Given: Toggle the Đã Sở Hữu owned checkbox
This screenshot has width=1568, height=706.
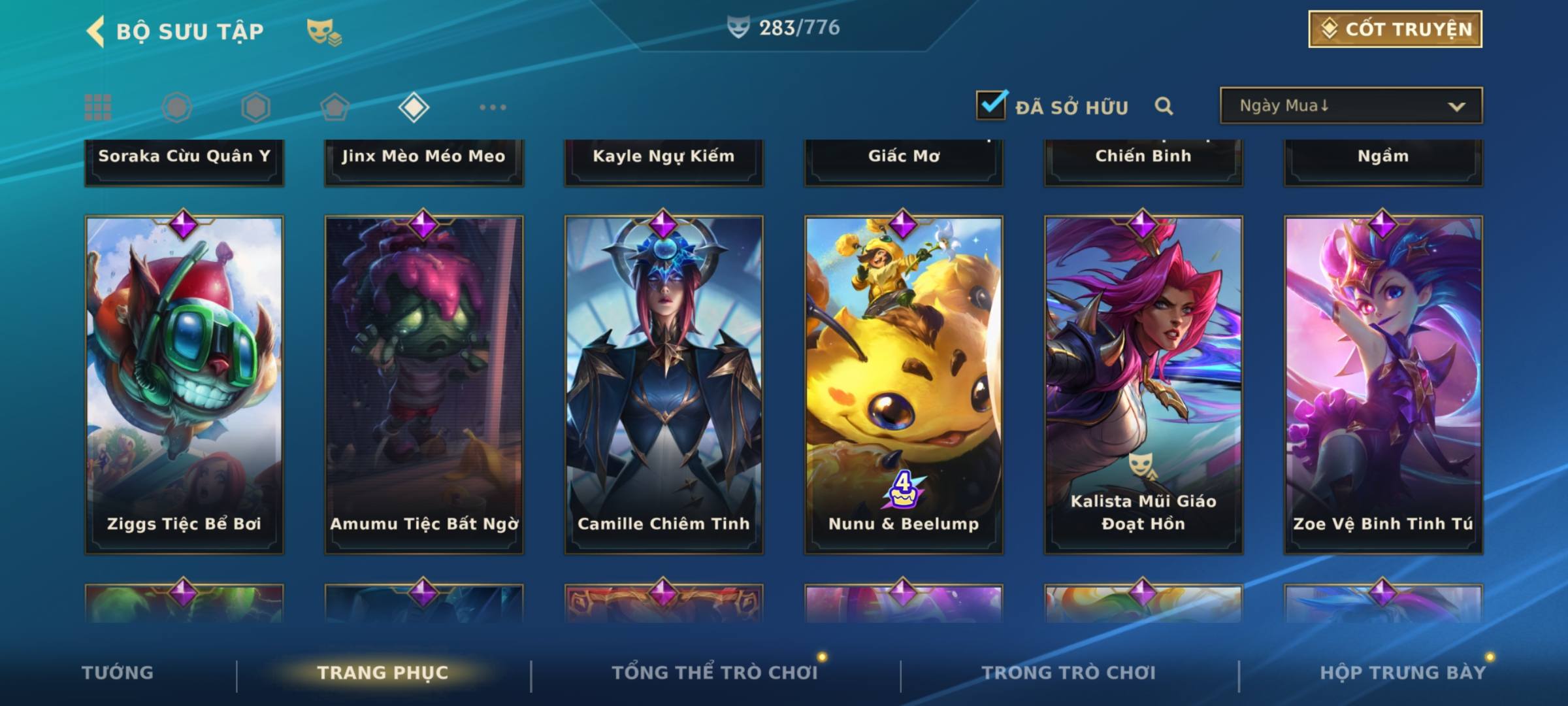Looking at the screenshot, I should [x=991, y=105].
